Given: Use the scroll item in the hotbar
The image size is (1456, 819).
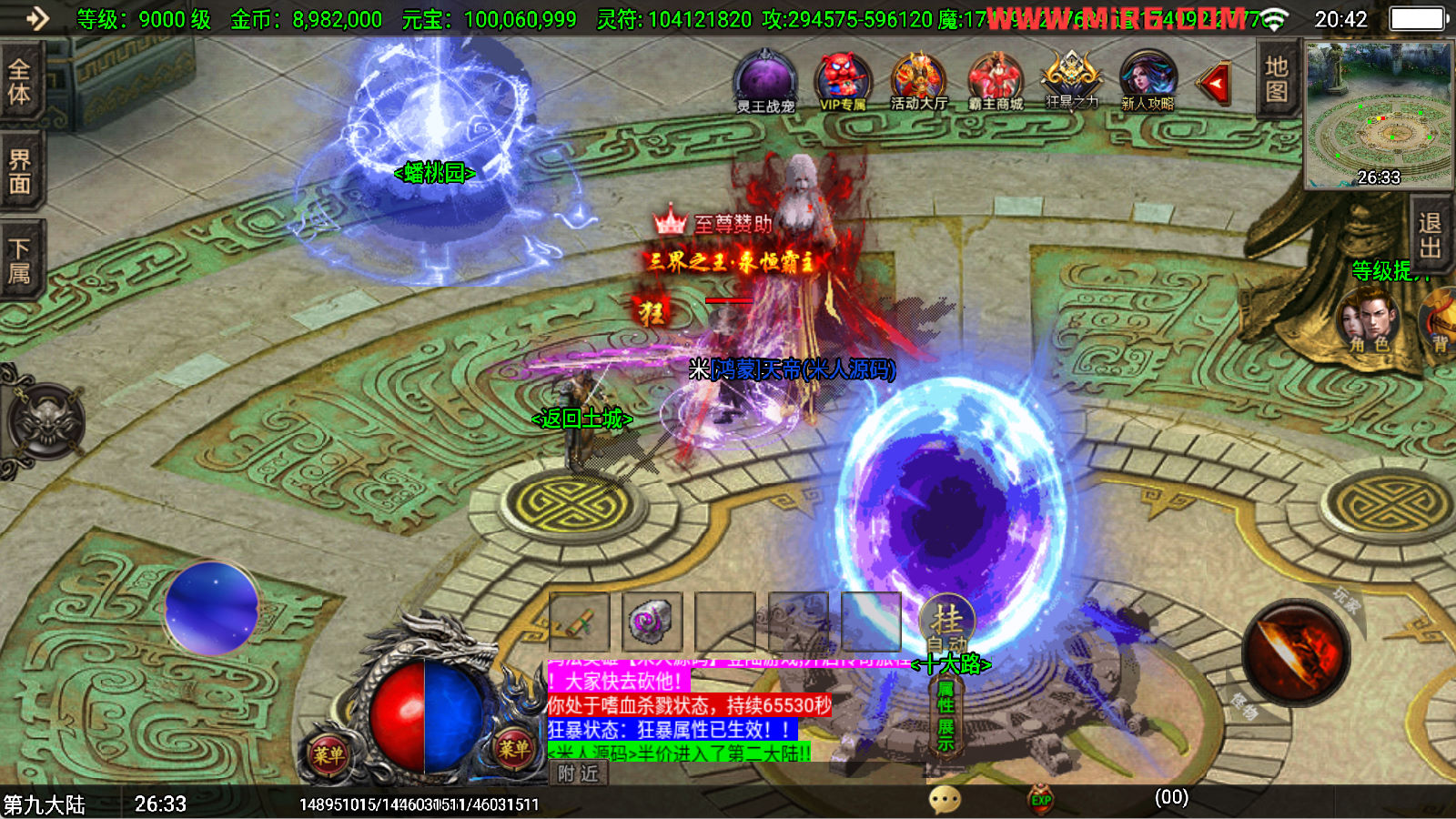Looking at the screenshot, I should pyautogui.click(x=580, y=622).
